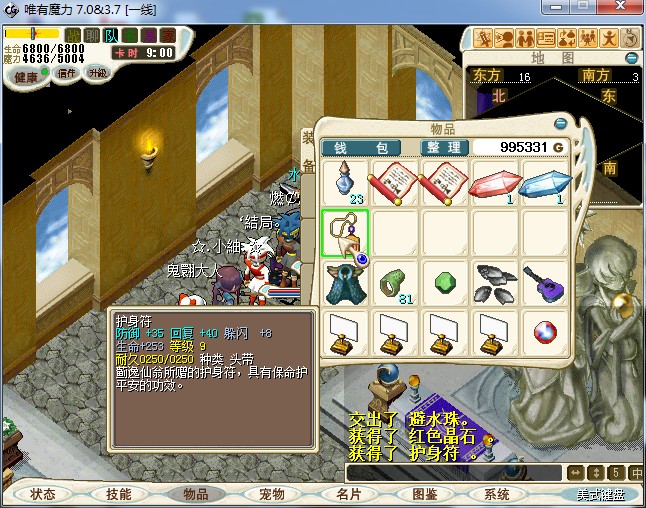Open the 图鉴 (album) tab

[424, 494]
